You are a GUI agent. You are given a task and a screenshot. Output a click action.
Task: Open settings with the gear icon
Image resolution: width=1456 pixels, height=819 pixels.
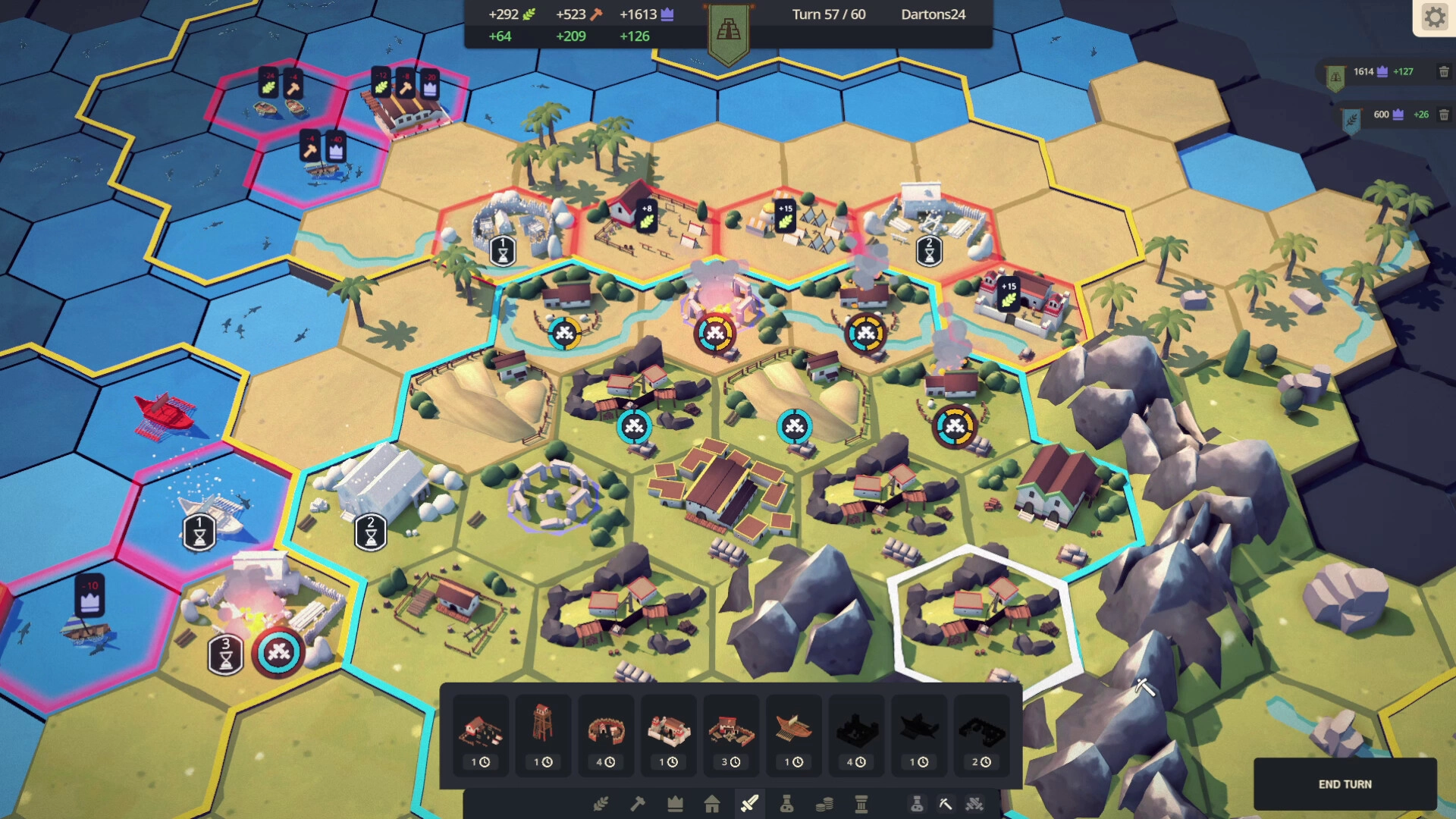tap(1435, 17)
